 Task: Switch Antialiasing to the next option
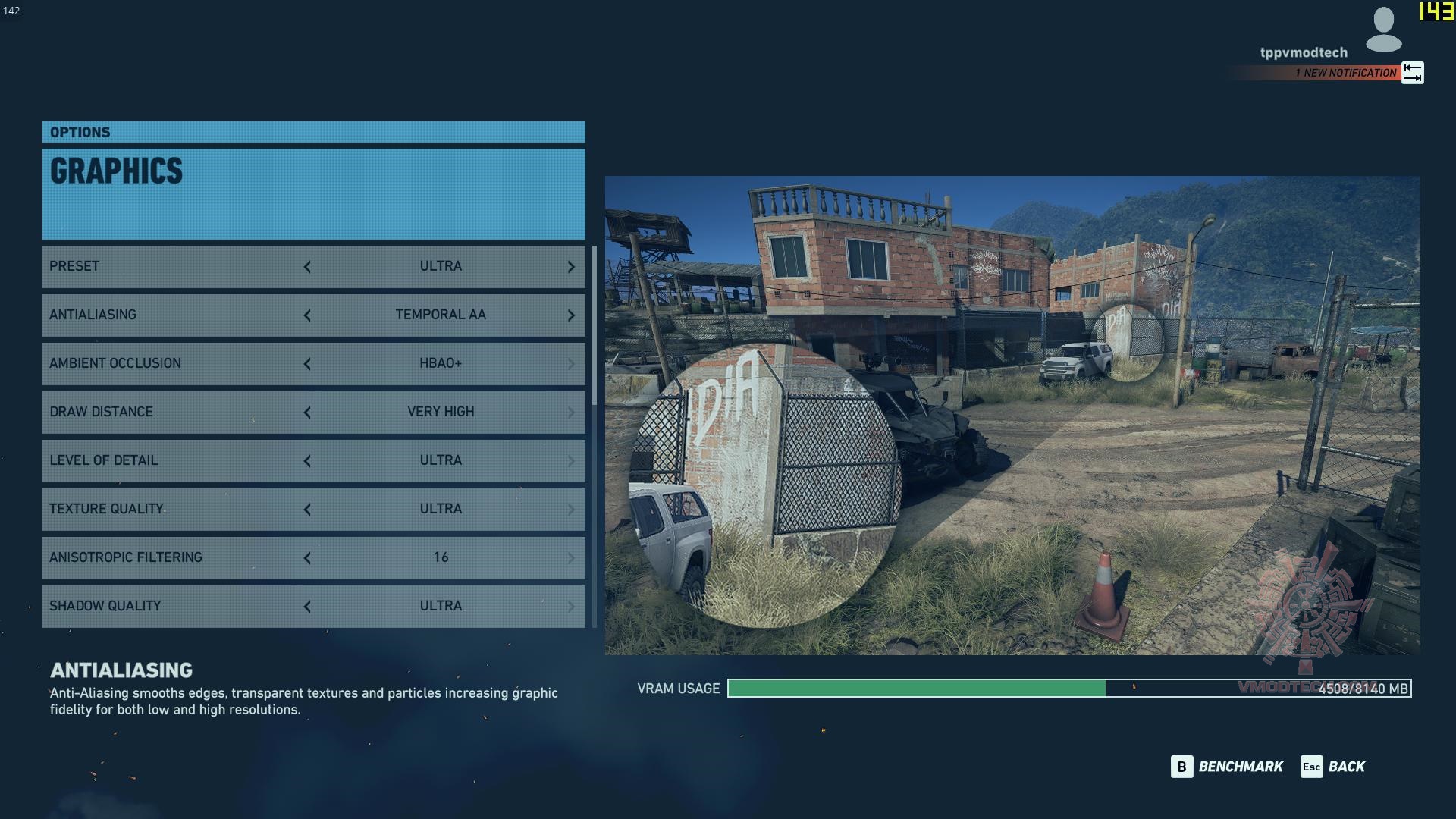pos(571,315)
